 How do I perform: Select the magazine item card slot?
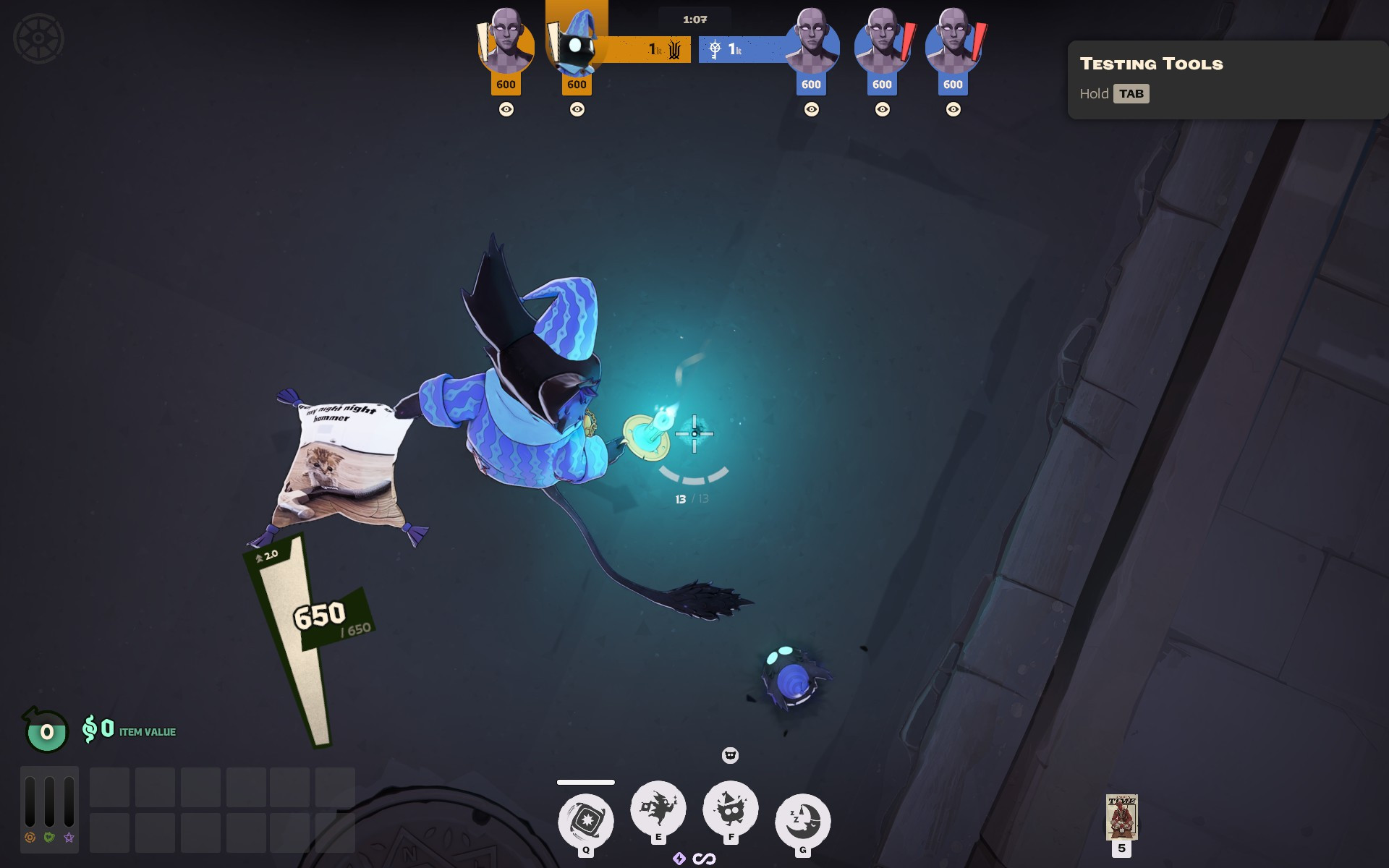(1121, 817)
